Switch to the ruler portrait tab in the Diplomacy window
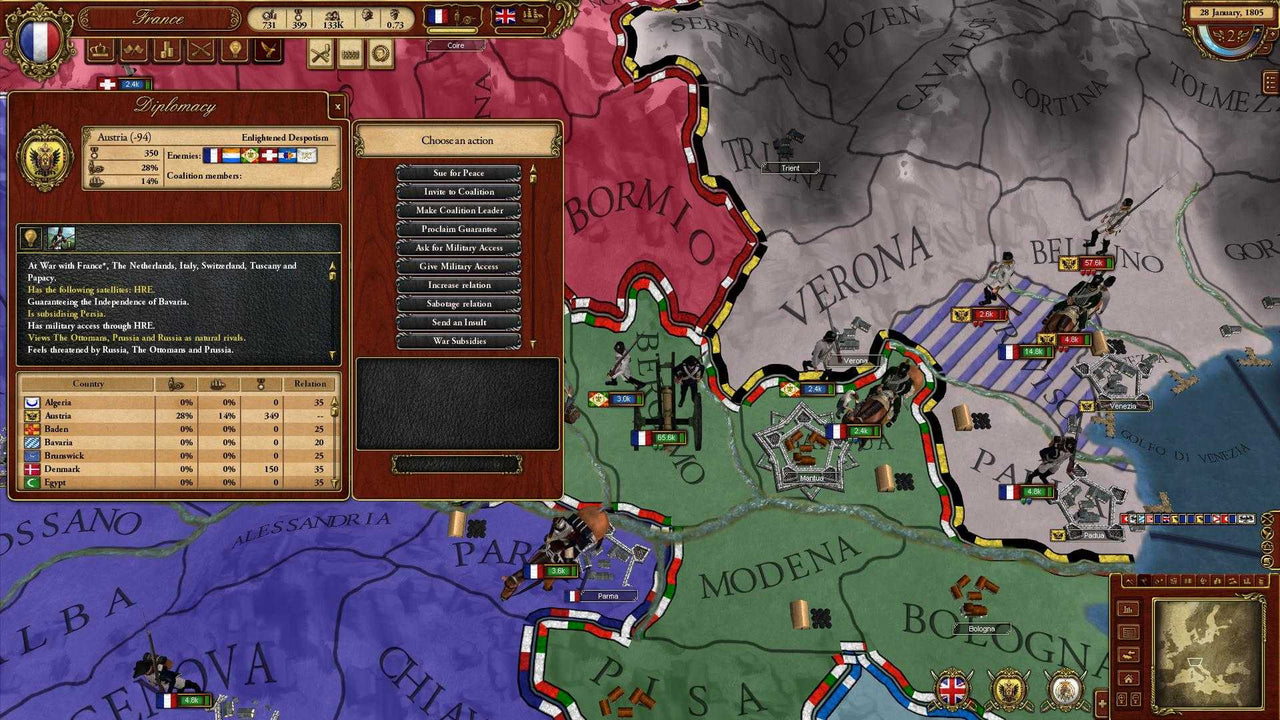 tap(61, 237)
